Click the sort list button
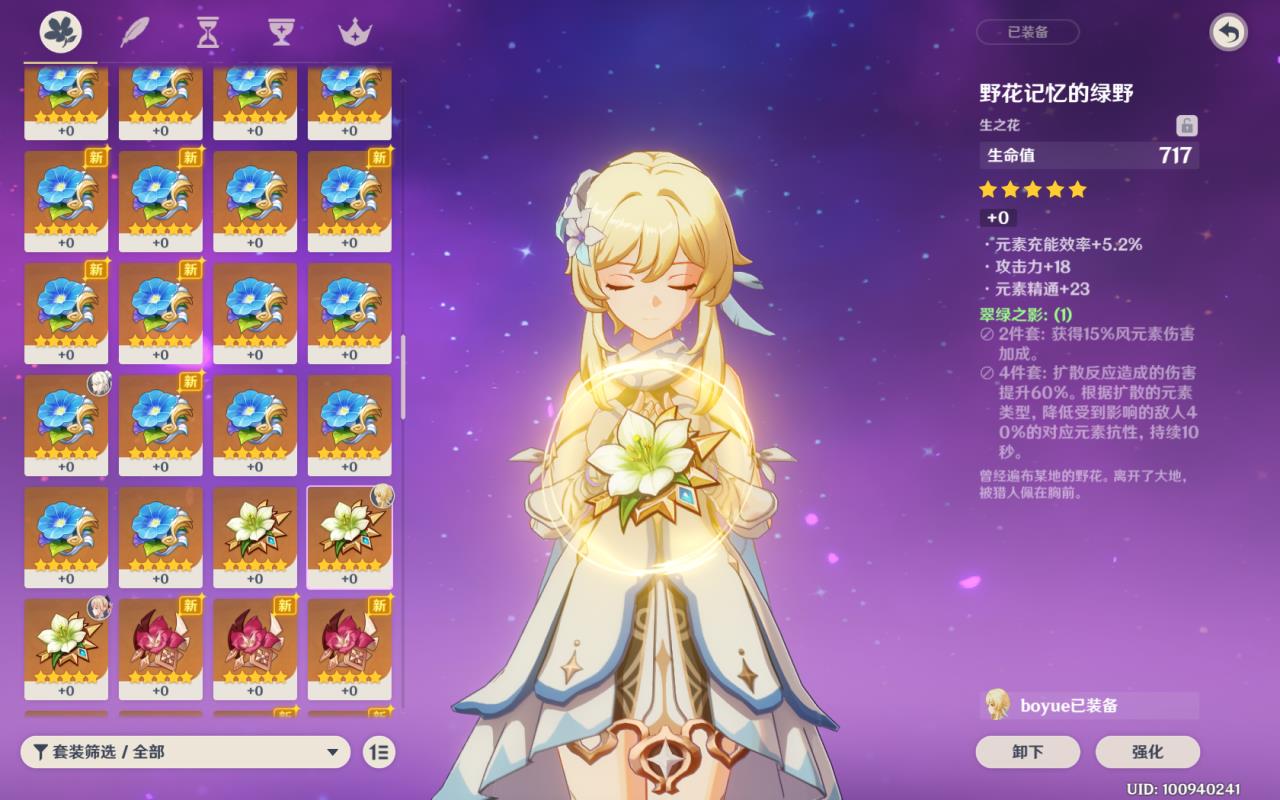Viewport: 1280px width, 800px height. 379,752
